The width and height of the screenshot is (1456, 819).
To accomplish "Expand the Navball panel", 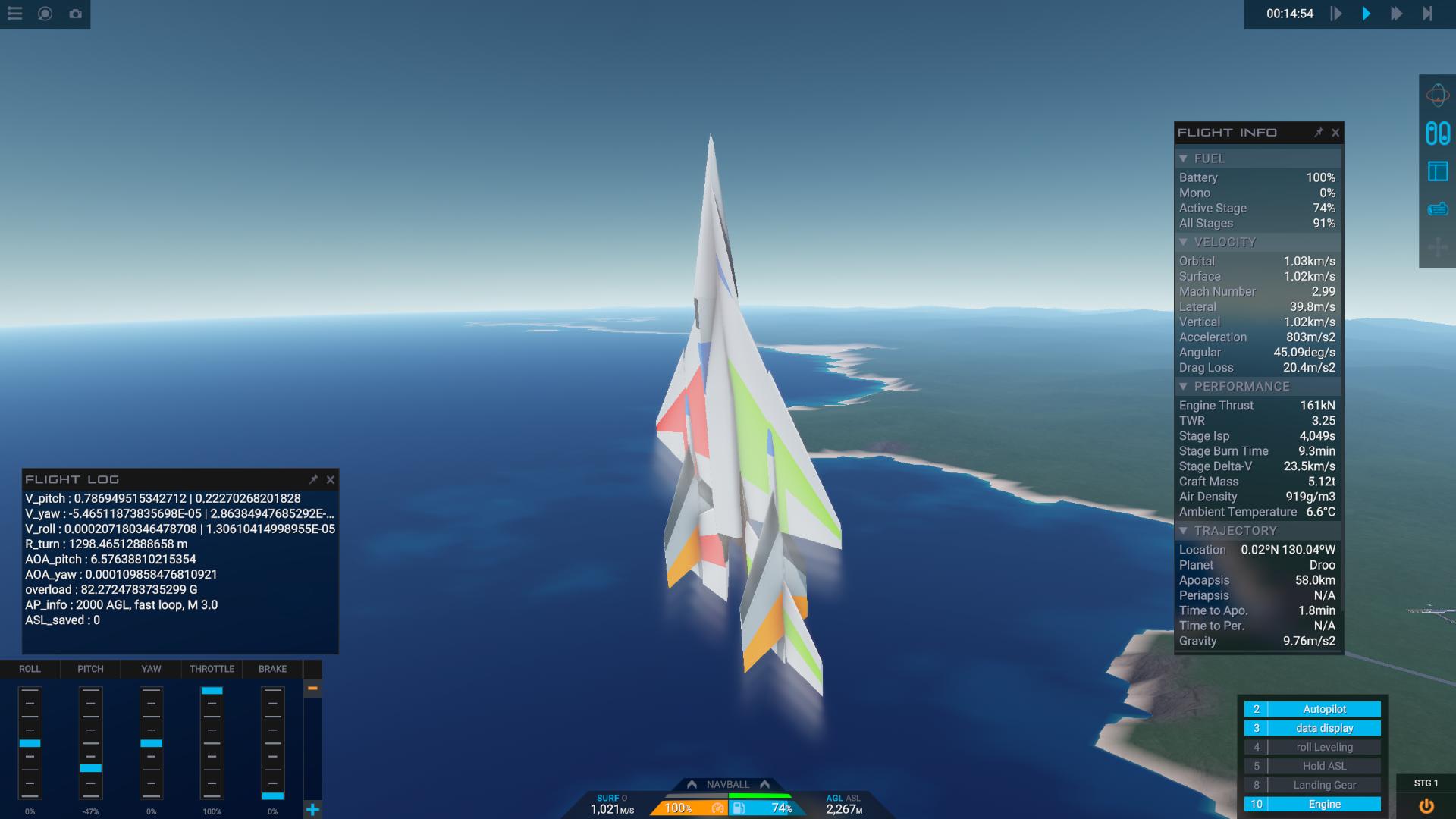I will pos(727,784).
